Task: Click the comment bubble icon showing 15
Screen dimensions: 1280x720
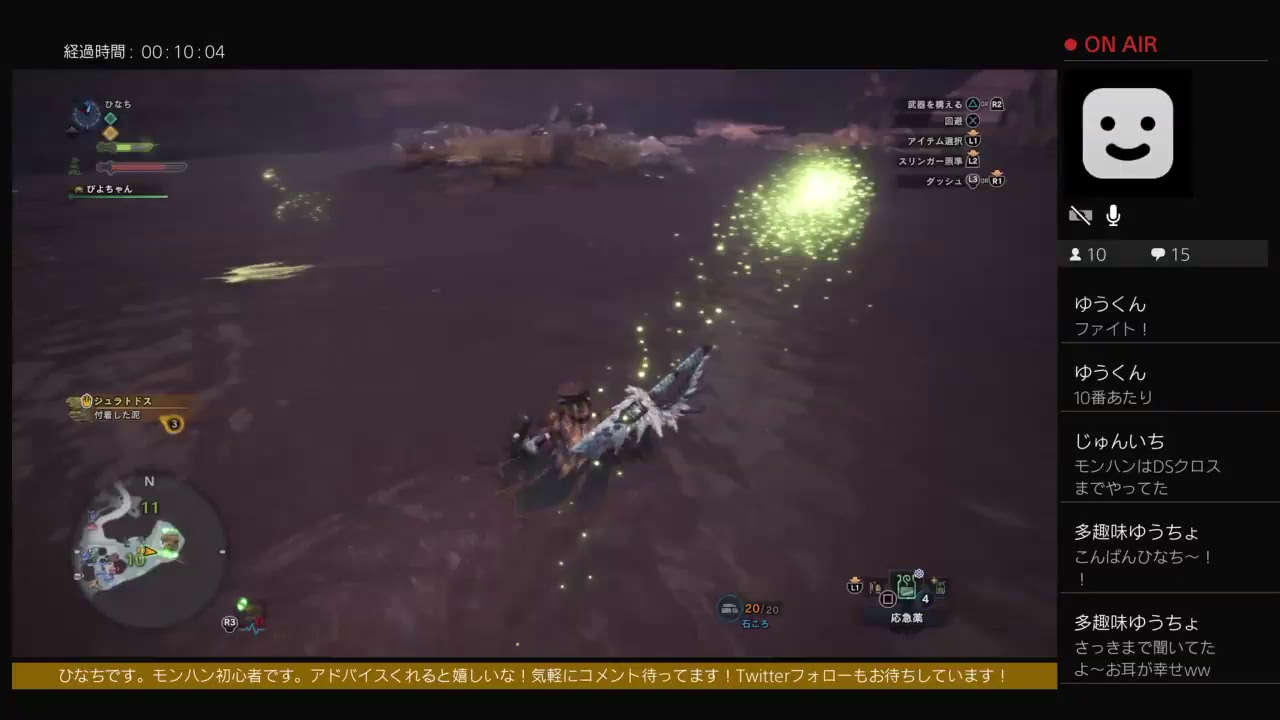Action: (x=1157, y=254)
